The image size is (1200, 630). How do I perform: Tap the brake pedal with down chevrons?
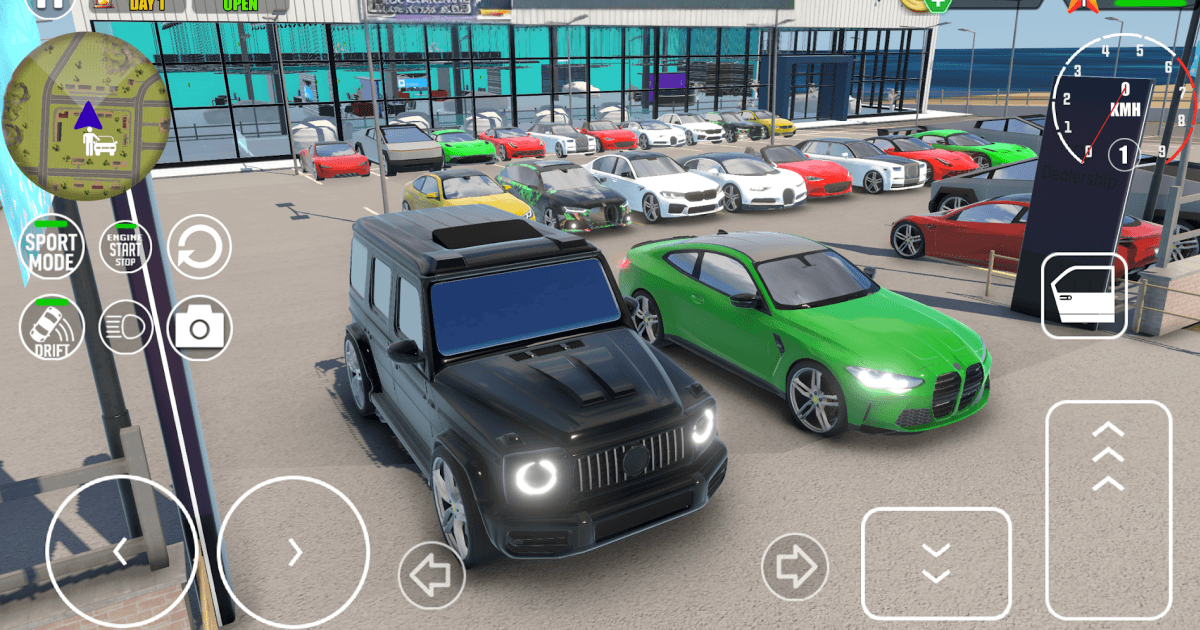point(936,563)
